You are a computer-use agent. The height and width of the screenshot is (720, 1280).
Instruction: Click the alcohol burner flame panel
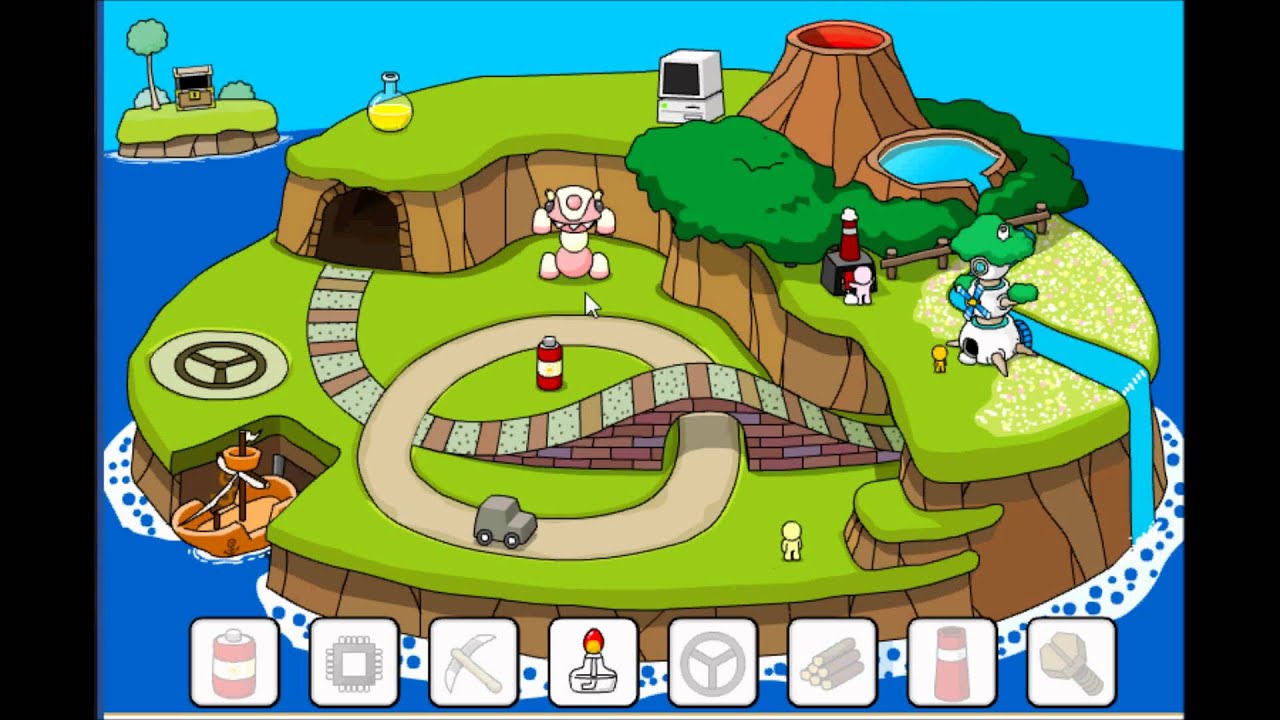(x=593, y=662)
